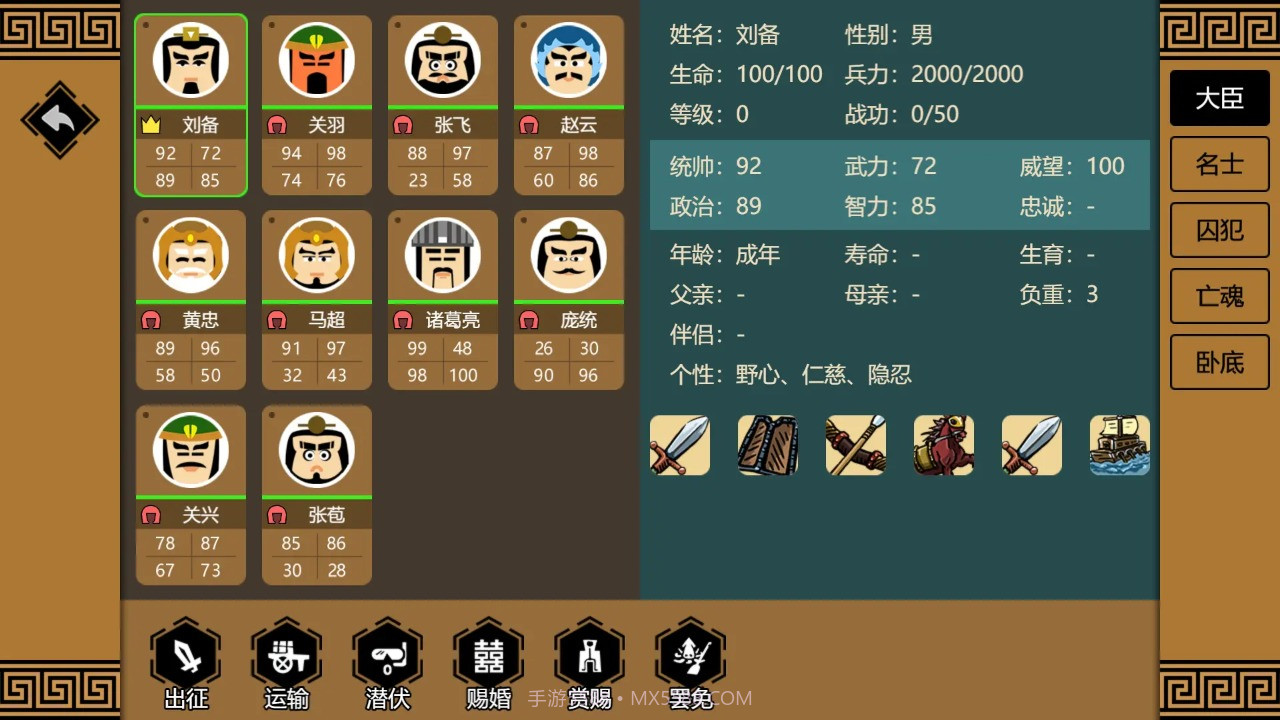Open the 名士 tab

pyautogui.click(x=1219, y=164)
